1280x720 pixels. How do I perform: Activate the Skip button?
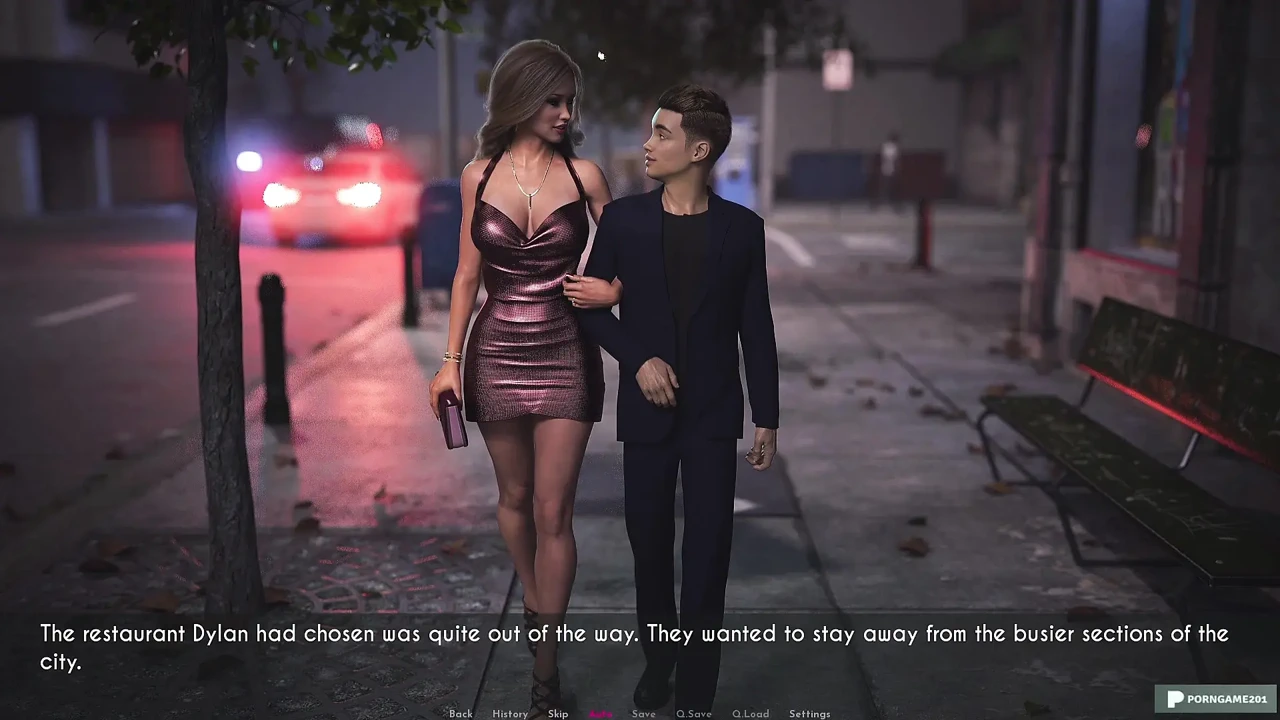(x=558, y=714)
